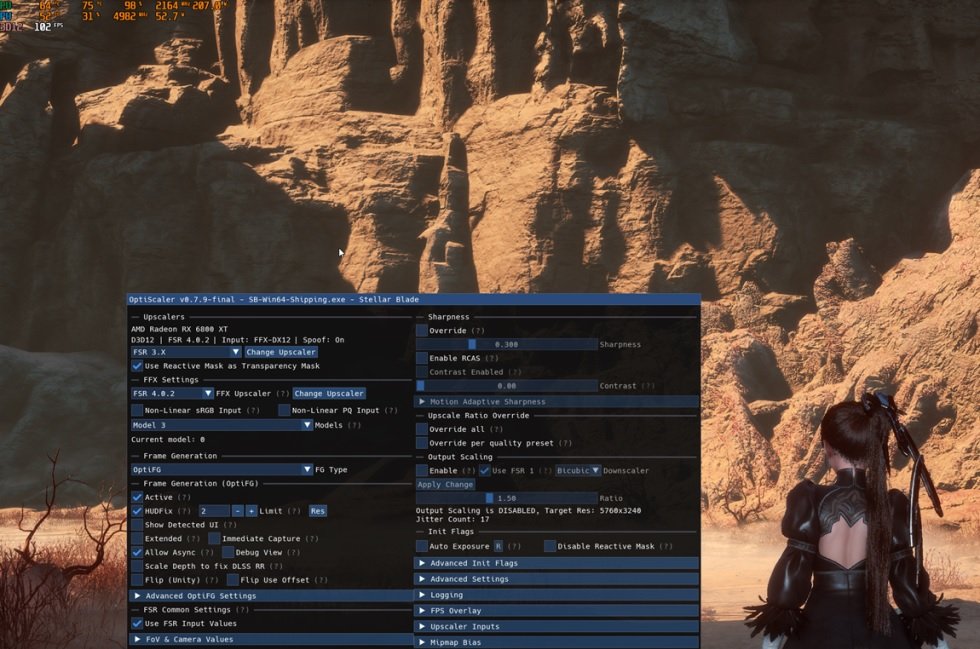Image resolution: width=980 pixels, height=649 pixels.
Task: Open the FSR 3.X upscaler dropdown
Action: click(x=186, y=352)
